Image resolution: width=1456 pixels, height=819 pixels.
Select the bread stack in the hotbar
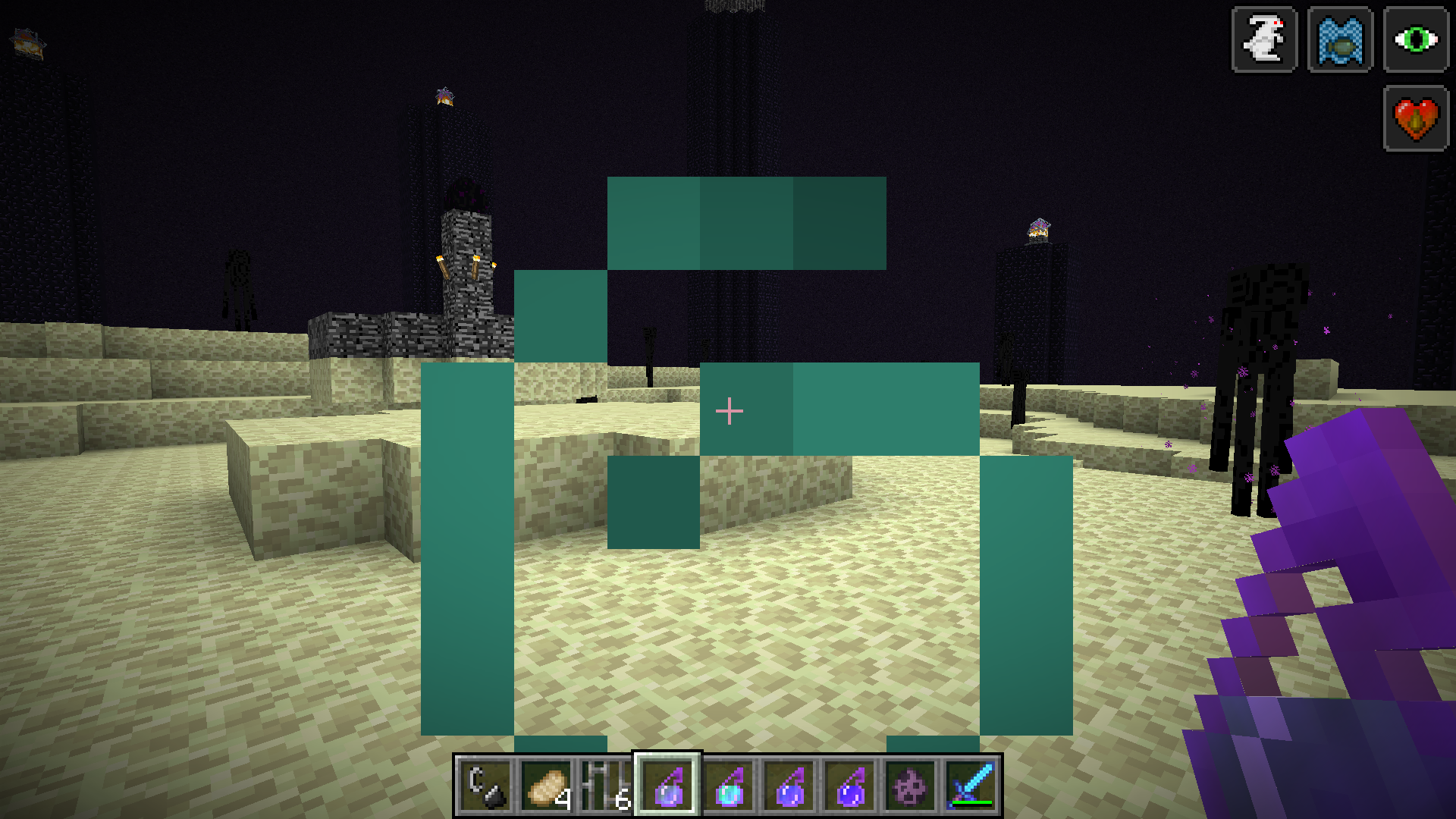pos(546,786)
